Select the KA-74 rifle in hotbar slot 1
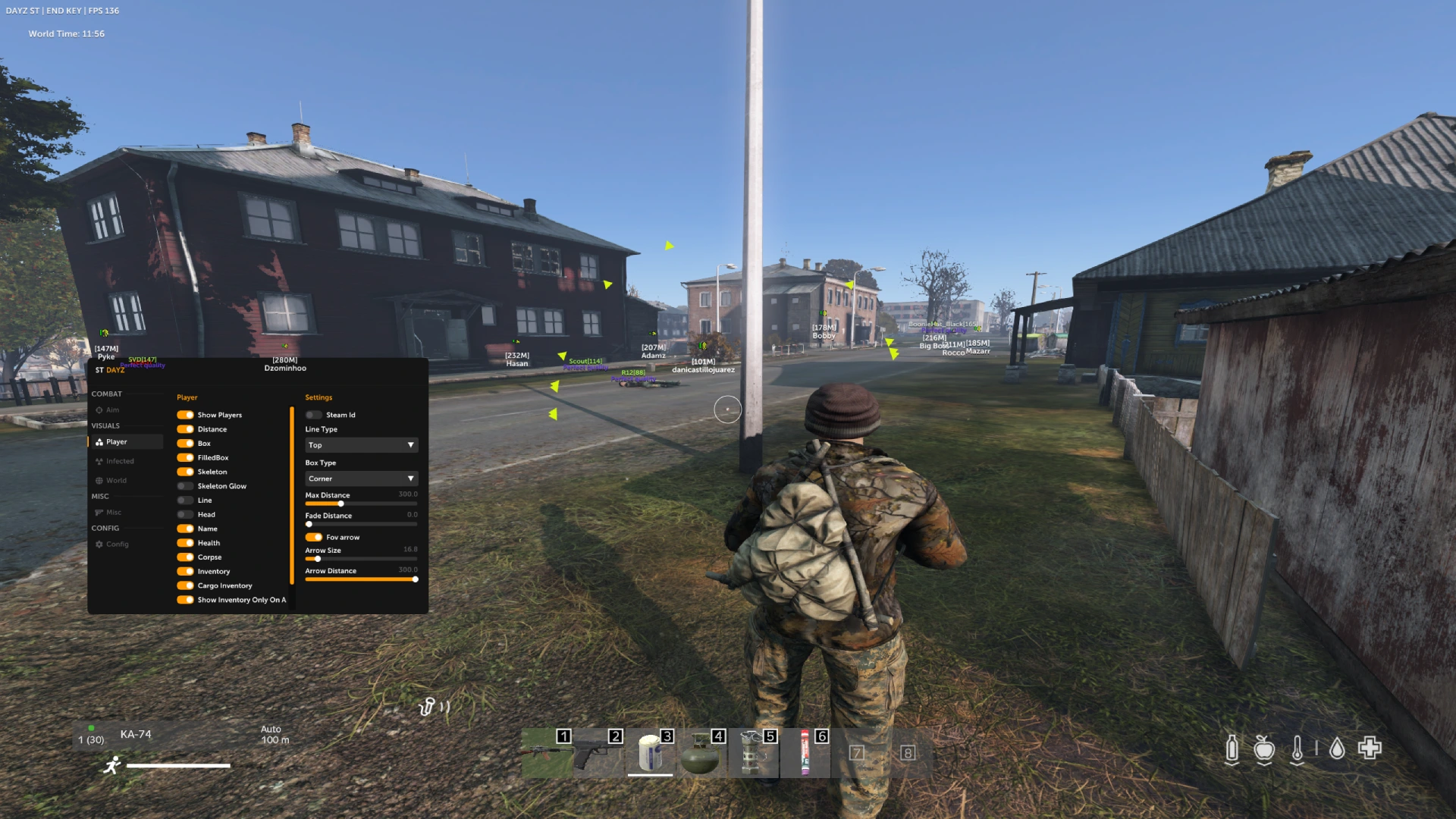Screen dimensions: 1456x819 [x=547, y=754]
